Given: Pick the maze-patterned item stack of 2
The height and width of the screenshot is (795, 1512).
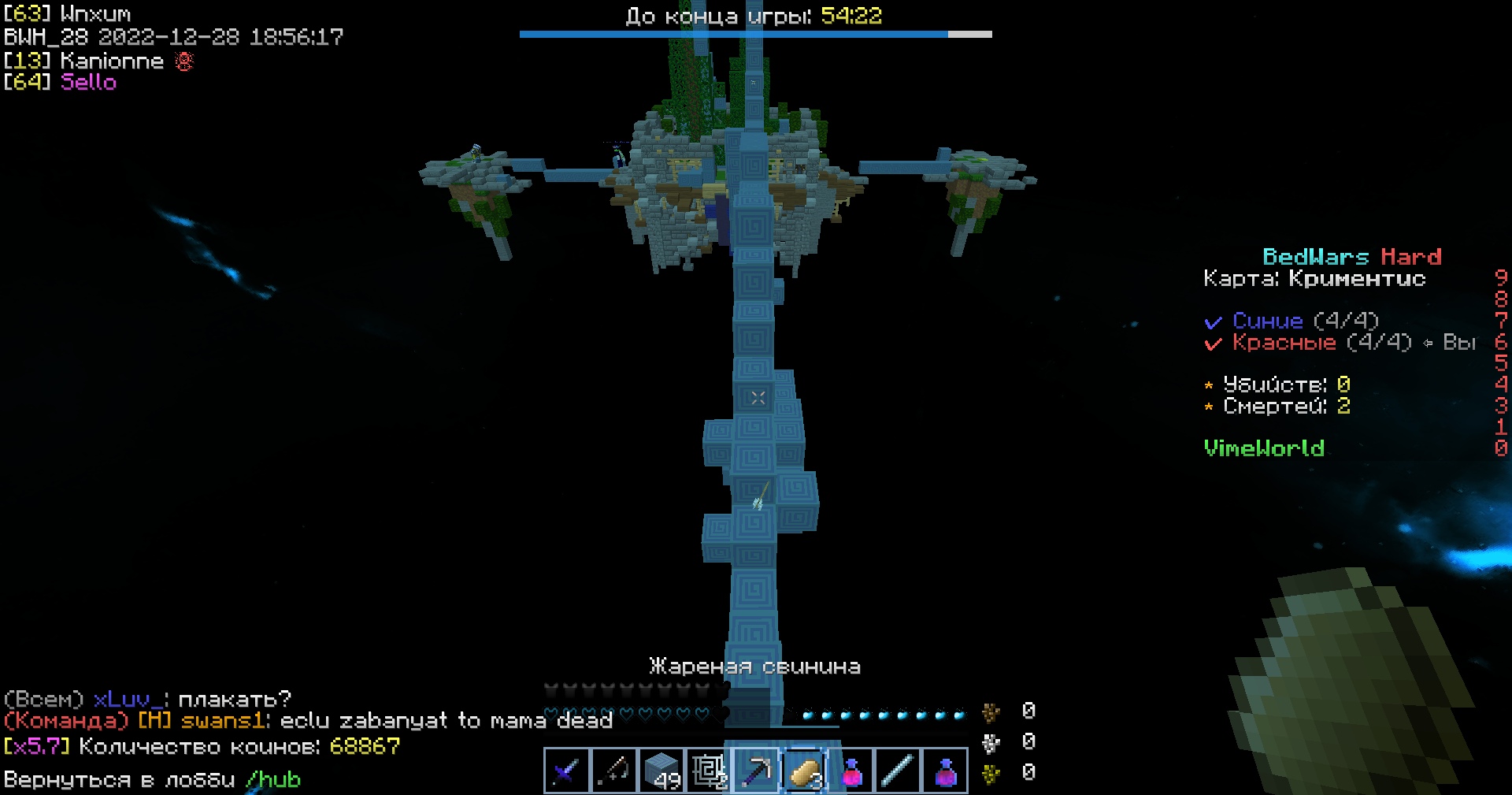Looking at the screenshot, I should [x=708, y=771].
